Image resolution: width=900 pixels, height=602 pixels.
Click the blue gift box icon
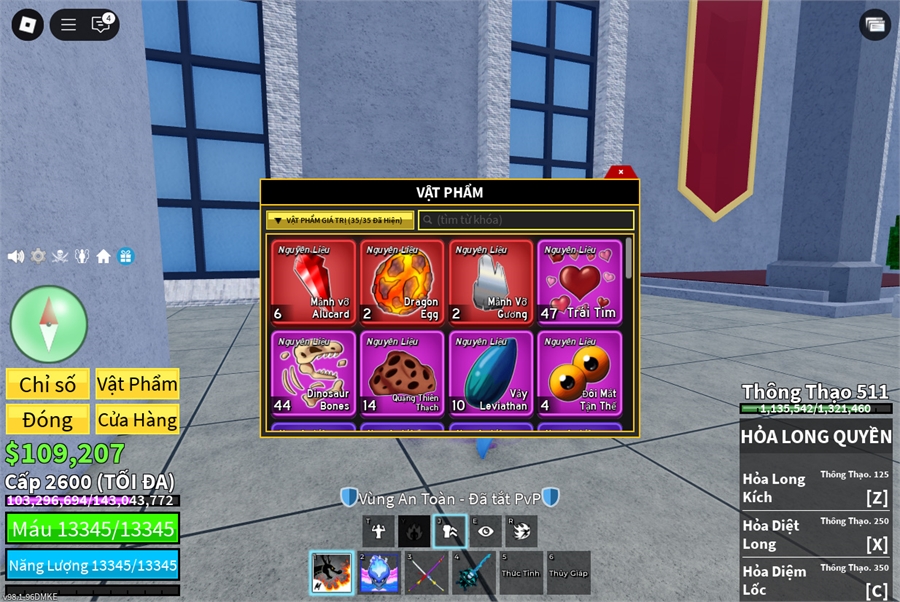pyautogui.click(x=125, y=256)
